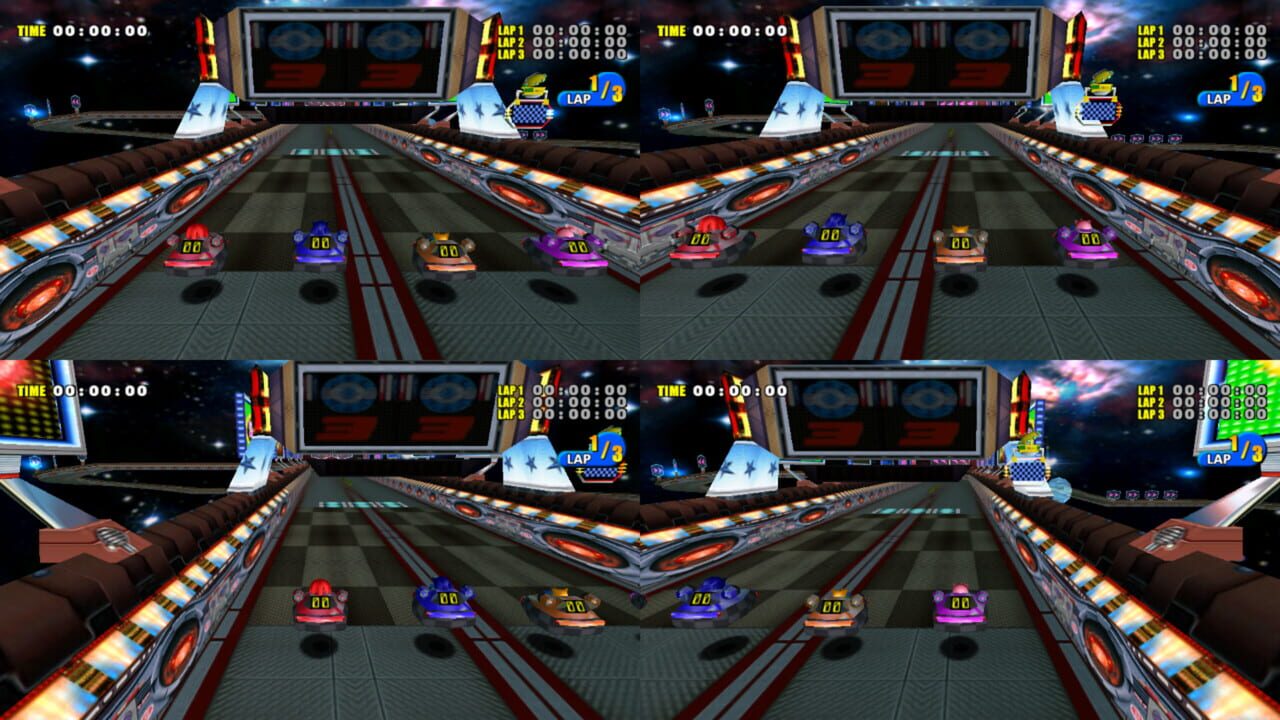The width and height of the screenshot is (1280, 720).
Task: Switch focus to player 1's quadrant
Action: click(320, 180)
